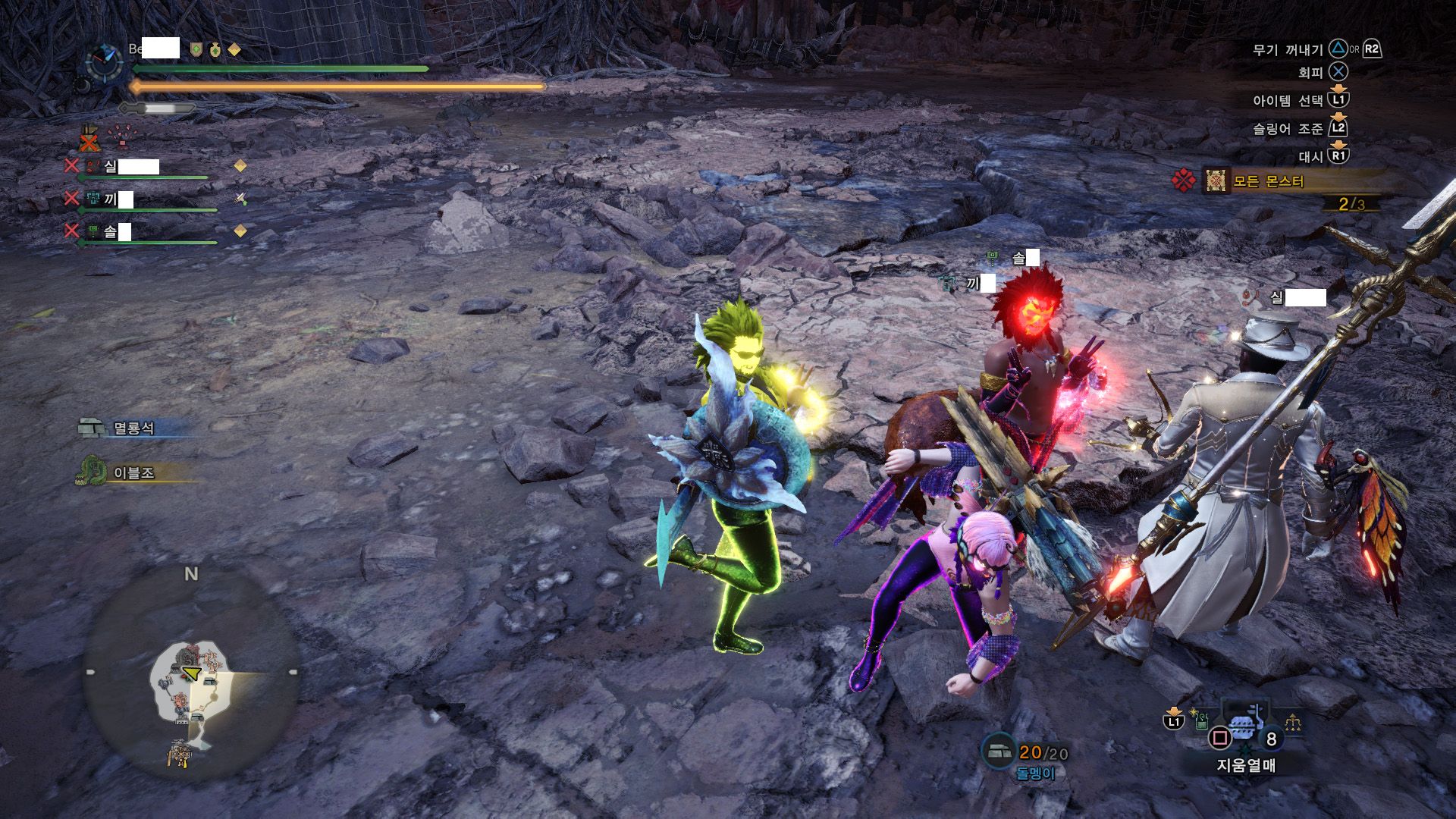The width and height of the screenshot is (1456, 819).
Task: Click the crossed-out status icon under the sharpness gauge
Action: click(89, 139)
